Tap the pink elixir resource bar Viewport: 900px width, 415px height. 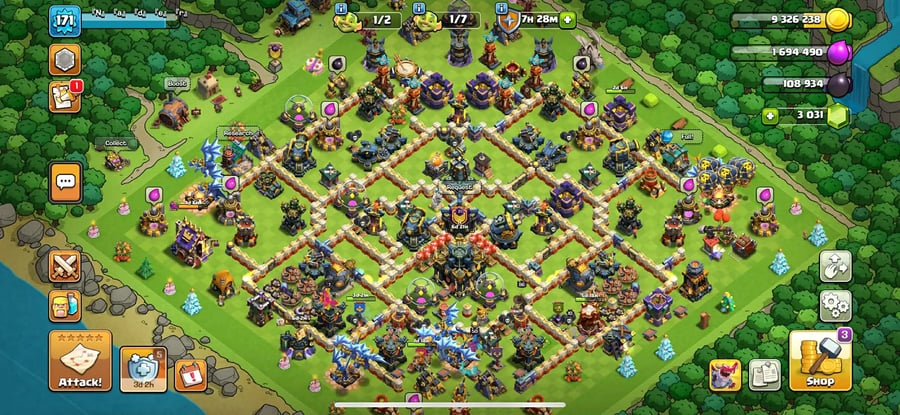pyautogui.click(x=790, y=52)
